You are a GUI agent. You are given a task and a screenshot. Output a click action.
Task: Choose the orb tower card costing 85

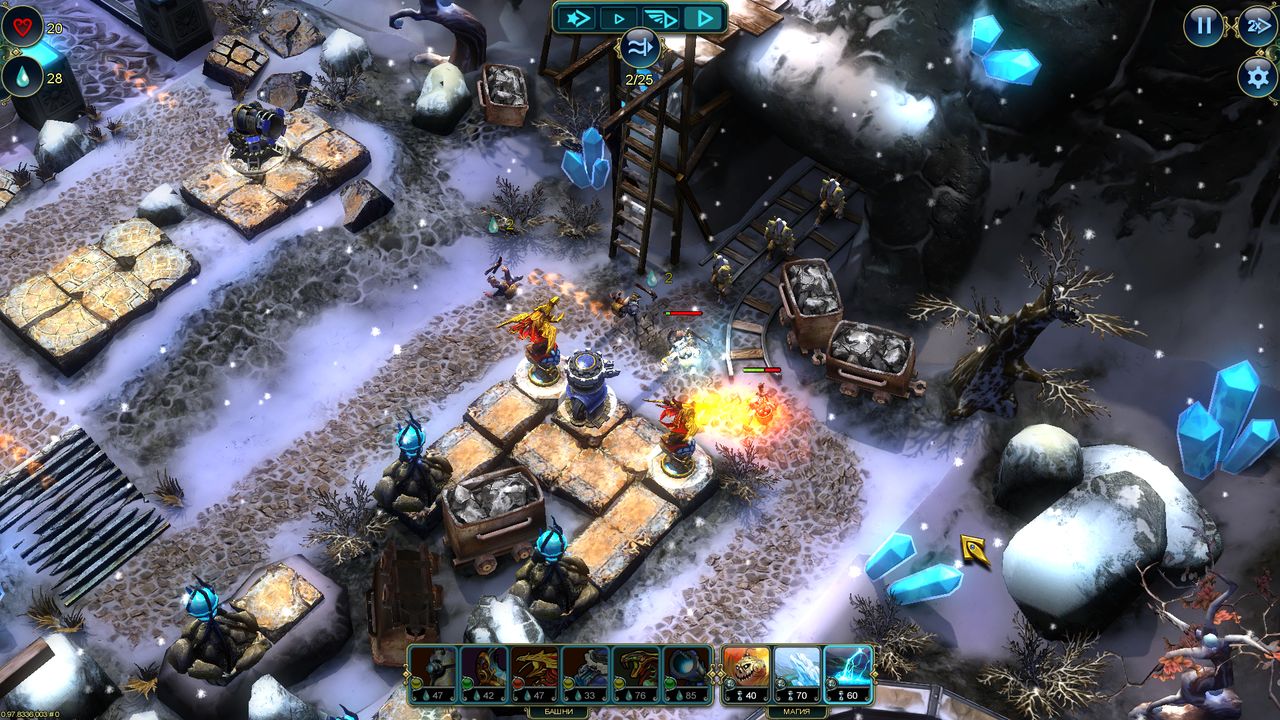click(x=685, y=672)
